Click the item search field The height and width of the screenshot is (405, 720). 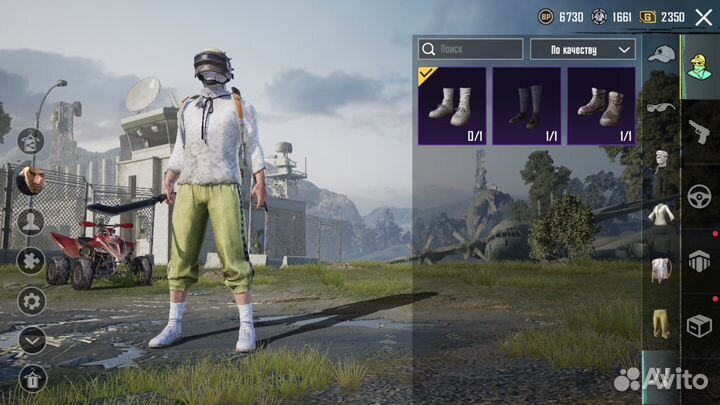pyautogui.click(x=471, y=49)
